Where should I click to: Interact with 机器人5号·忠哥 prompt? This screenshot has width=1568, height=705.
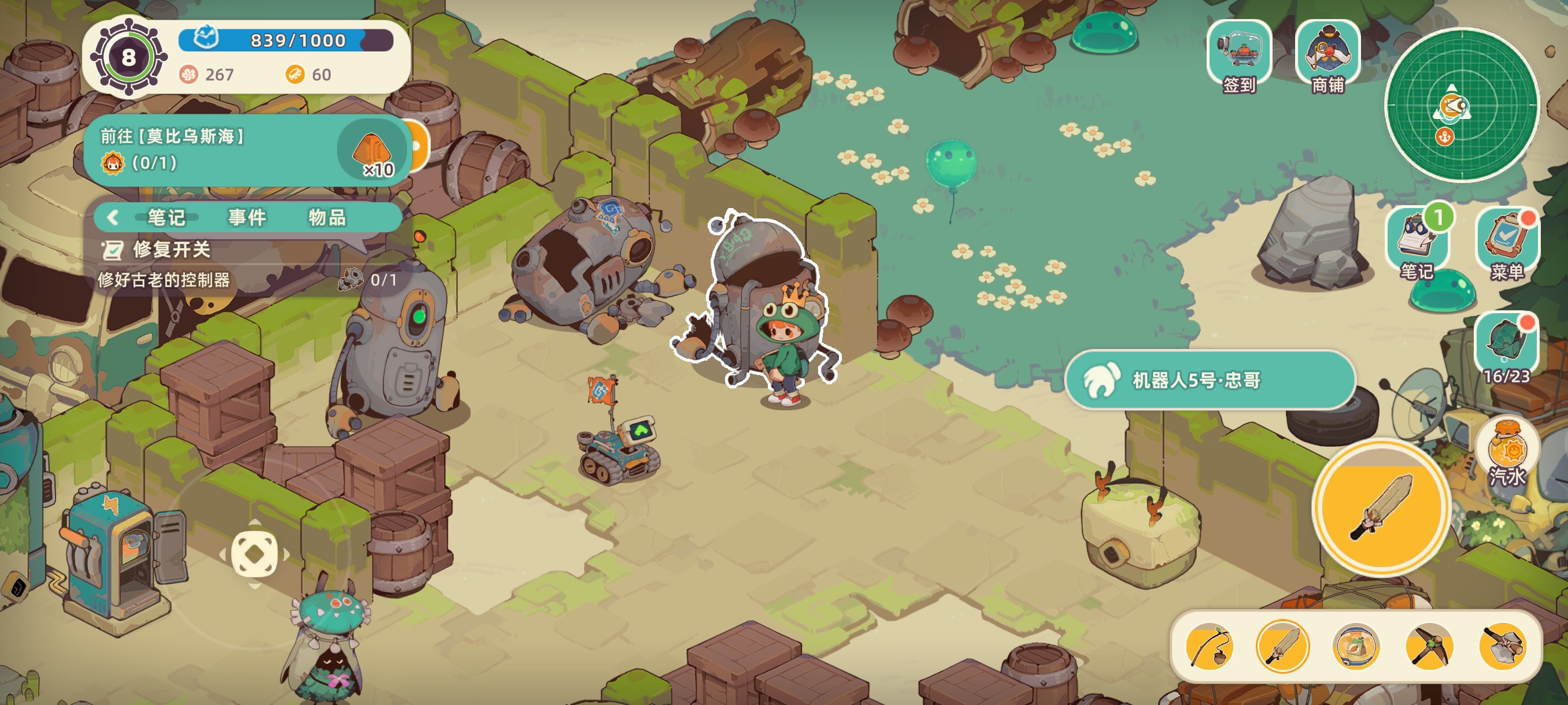pyautogui.click(x=1210, y=380)
